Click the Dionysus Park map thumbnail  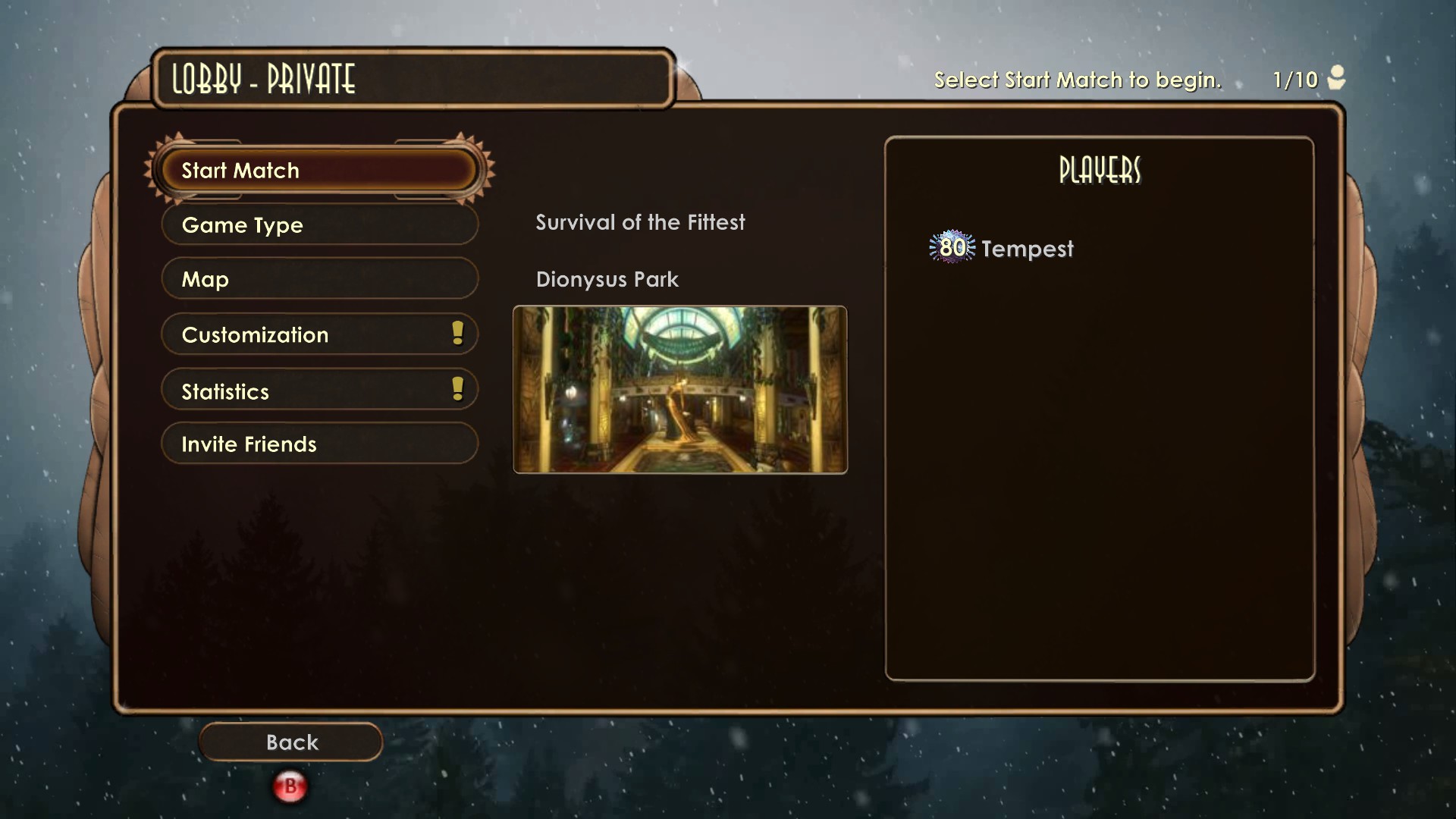(679, 390)
